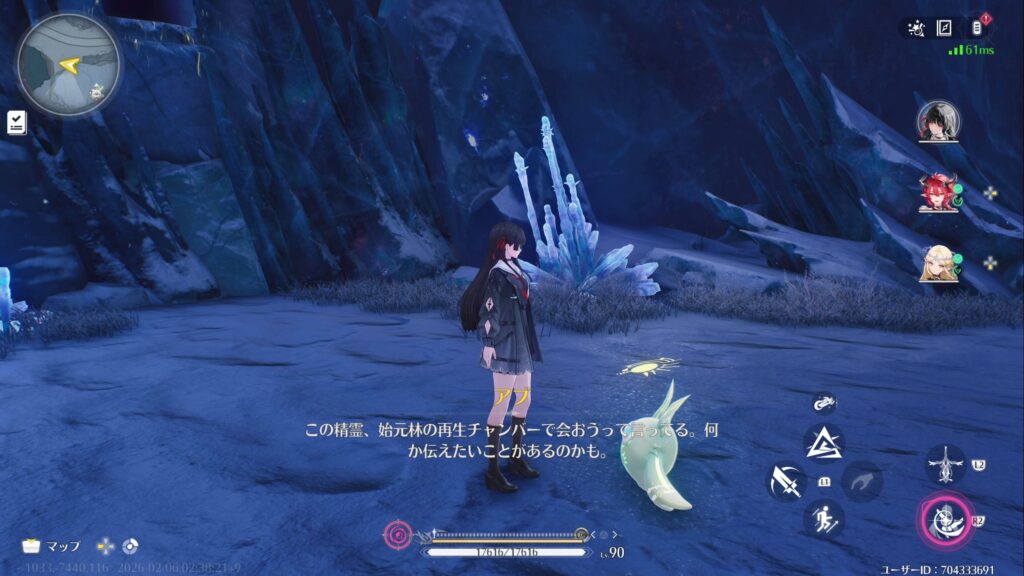The image size is (1024, 576).
Task: Tap the motorcycle mount icon
Action: click(x=824, y=403)
